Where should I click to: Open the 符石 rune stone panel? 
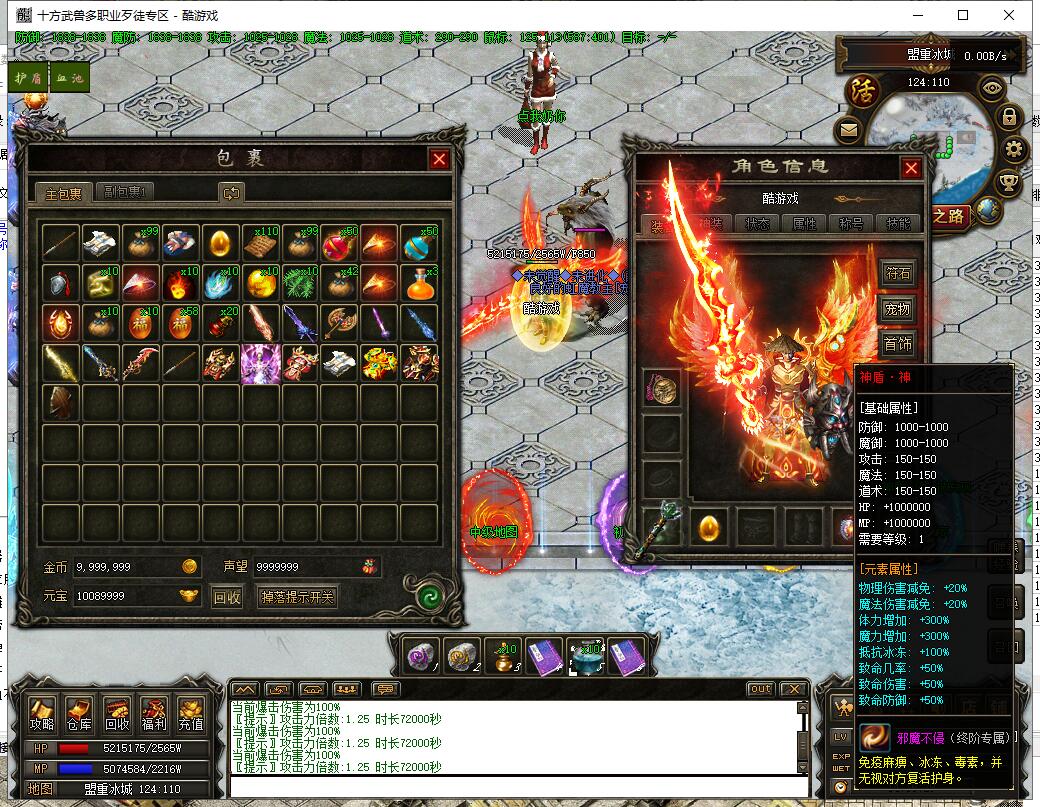click(898, 273)
